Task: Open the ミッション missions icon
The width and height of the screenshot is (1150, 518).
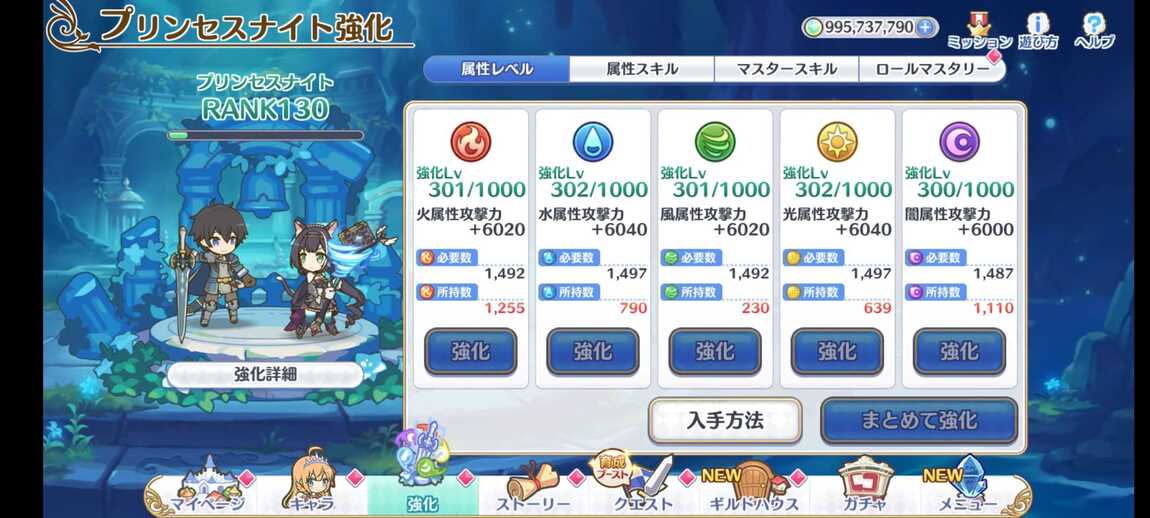Action: coord(979,31)
